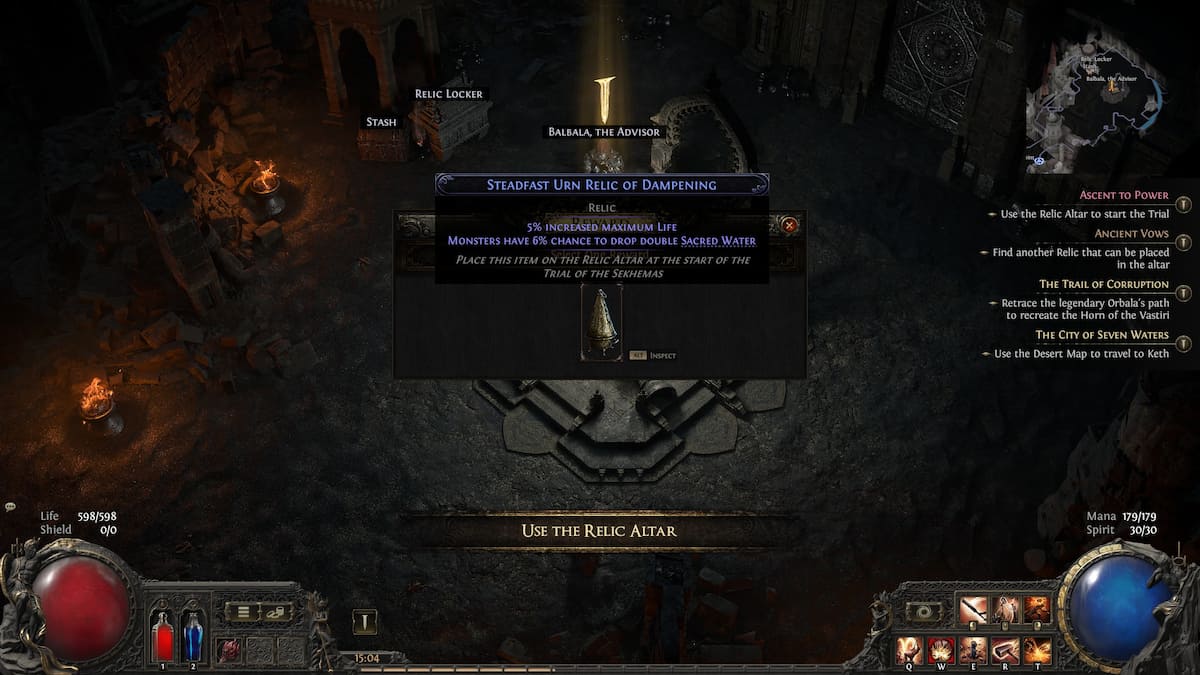This screenshot has height=675, width=1200.
Task: Select the Steadfast Urn Relic reward
Action: (x=601, y=321)
